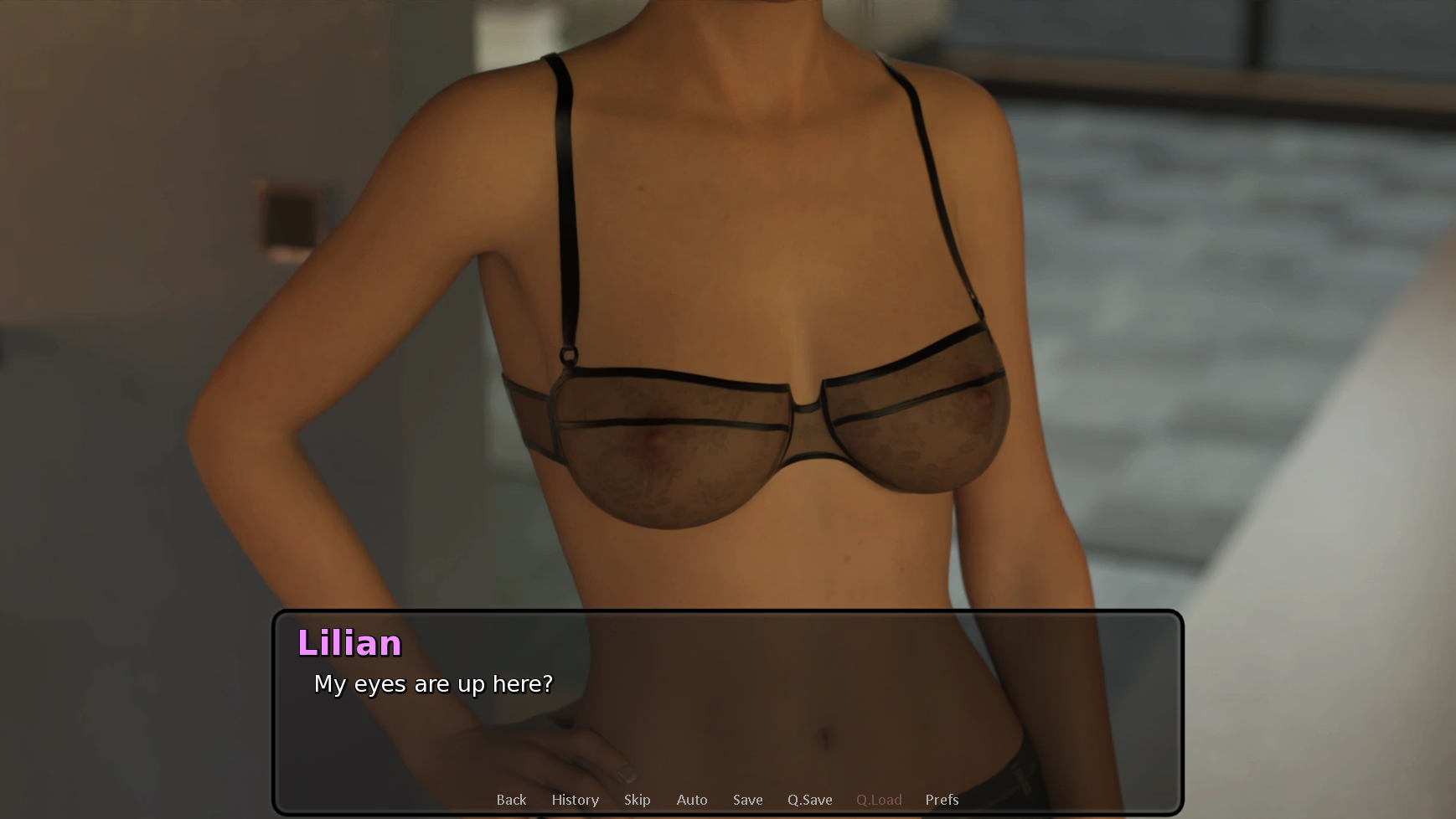Quick save with Q.Save
The height and width of the screenshot is (819, 1456).
click(x=809, y=800)
